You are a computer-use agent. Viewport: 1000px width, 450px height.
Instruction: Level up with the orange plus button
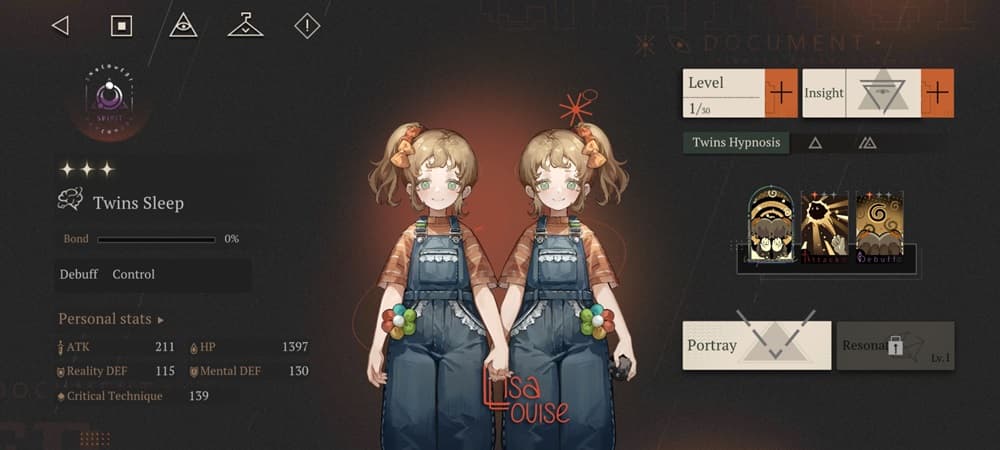[x=780, y=93]
